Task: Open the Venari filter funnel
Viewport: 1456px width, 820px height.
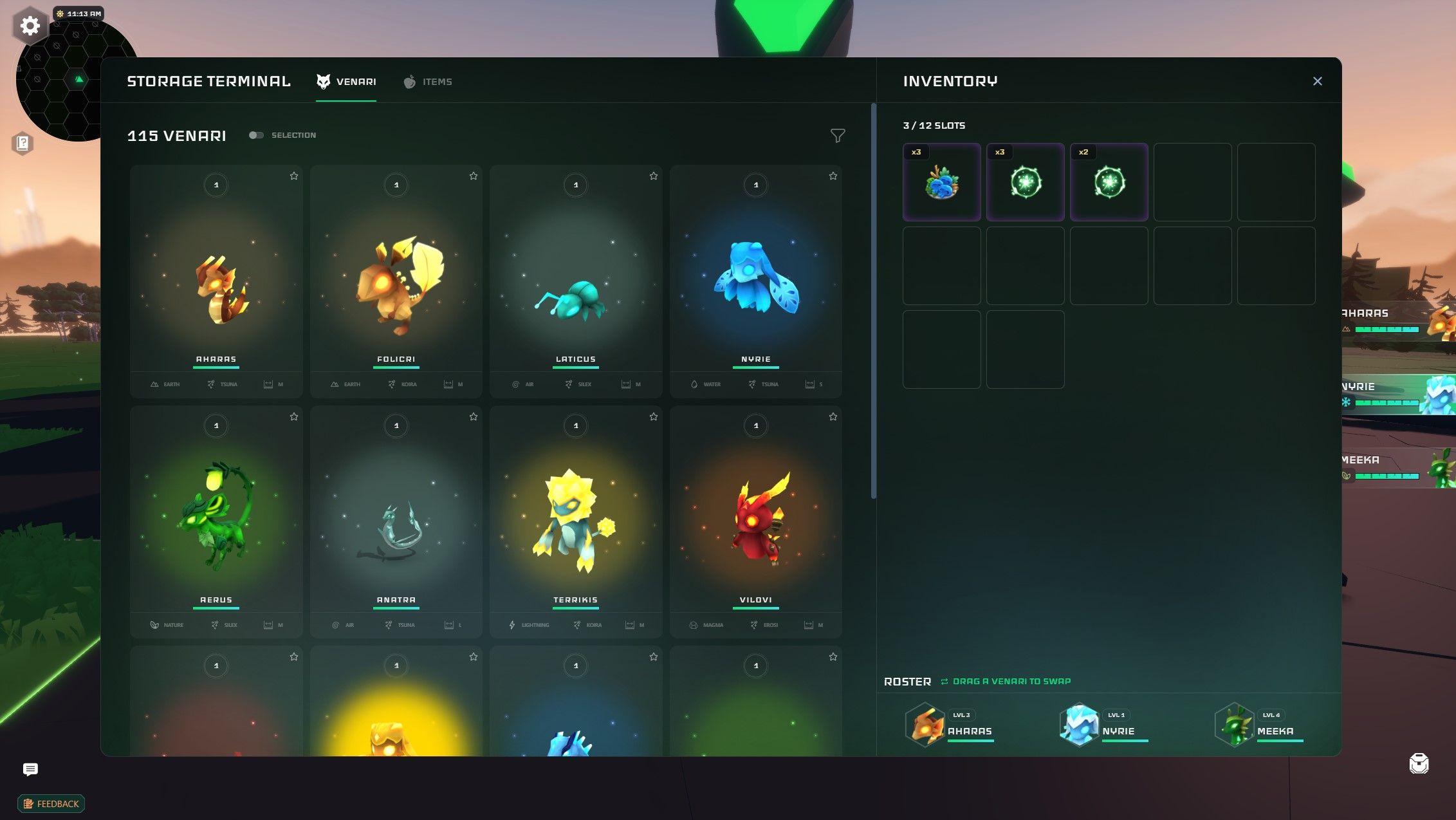Action: [x=837, y=136]
